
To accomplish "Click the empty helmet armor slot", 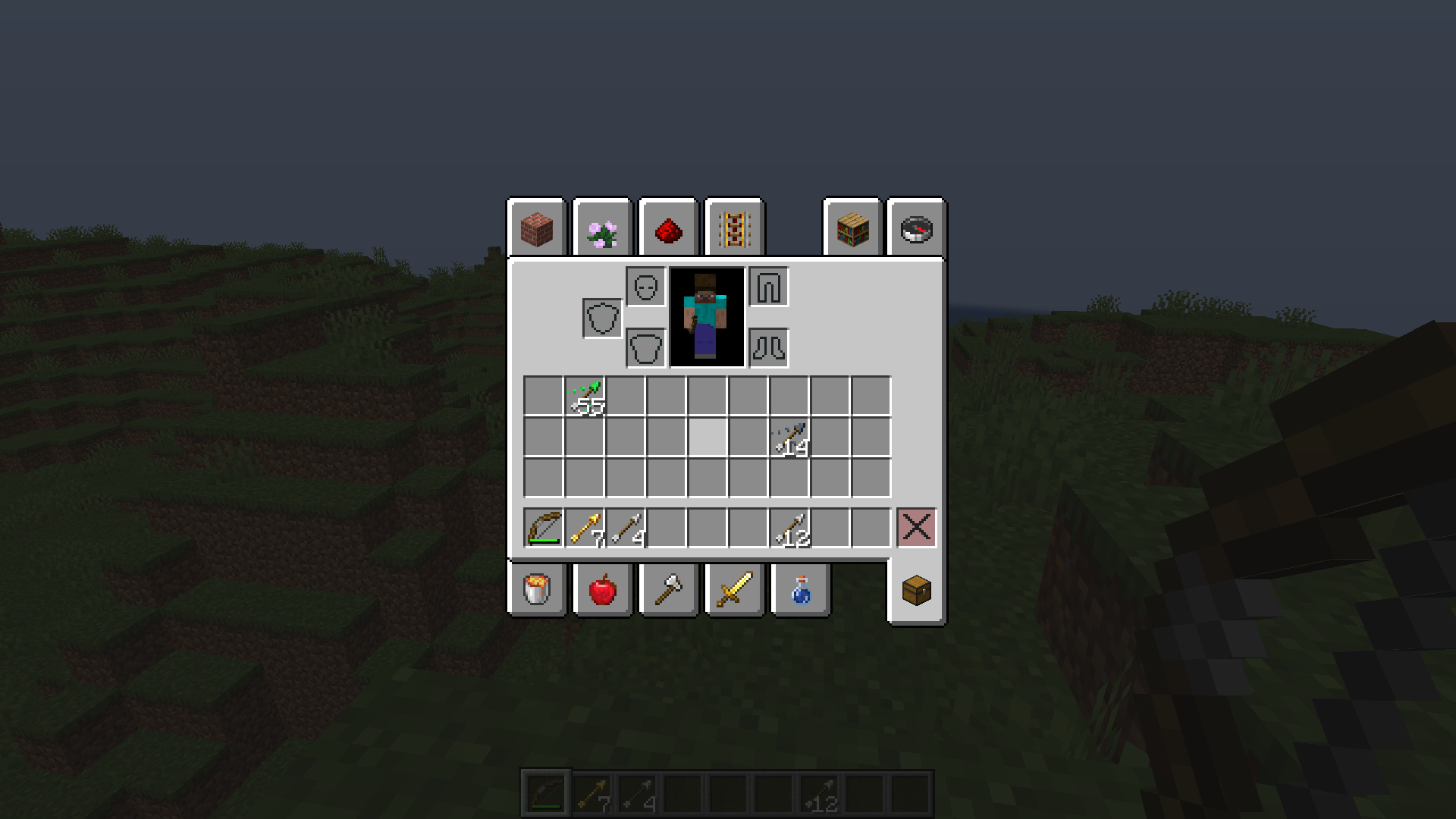I will 644,288.
